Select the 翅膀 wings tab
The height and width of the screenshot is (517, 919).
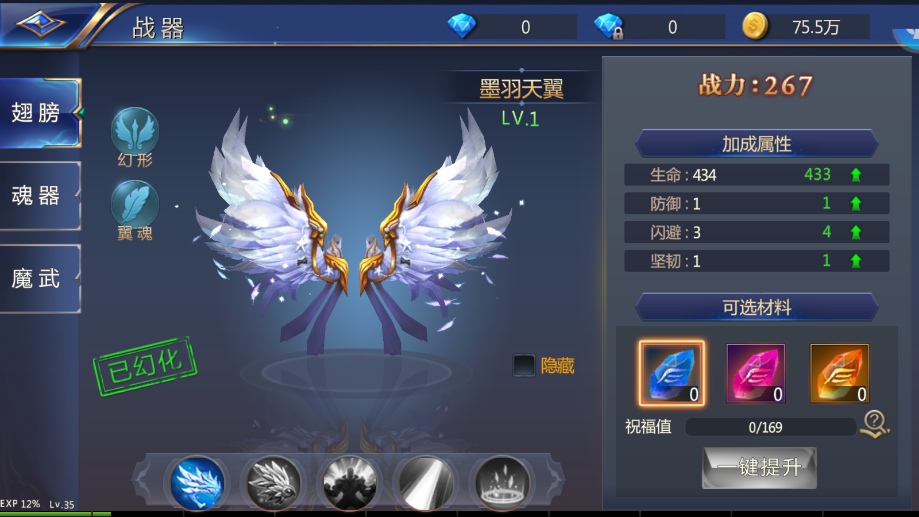tap(38, 113)
